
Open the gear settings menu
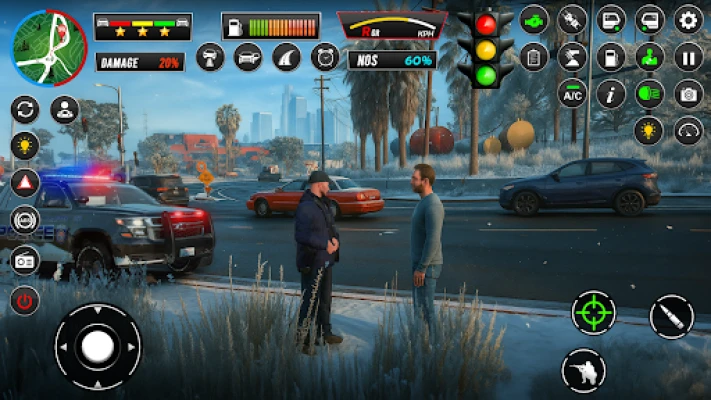click(x=688, y=19)
